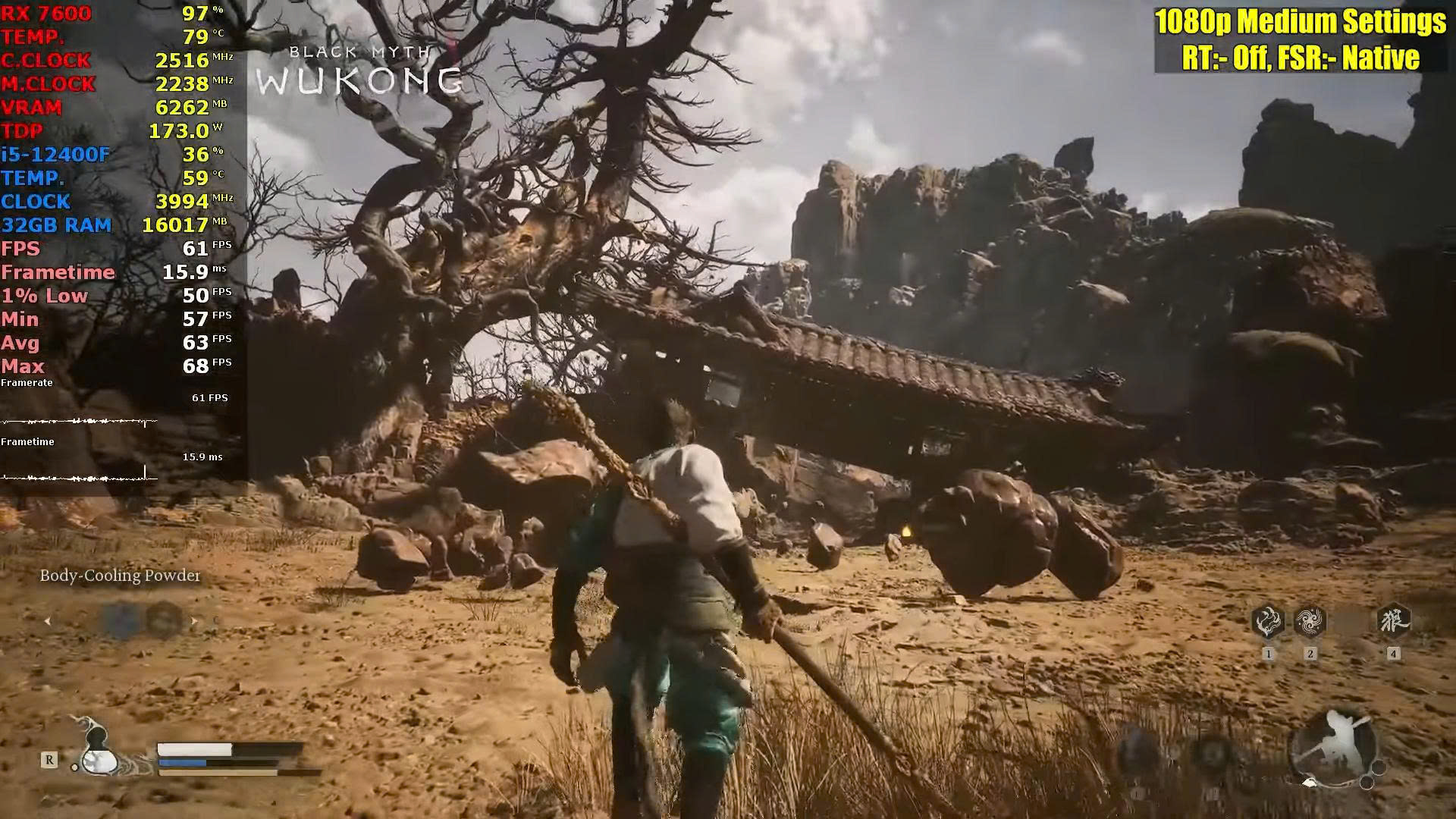This screenshot has width=1456, height=819.
Task: Trigger the Chinese character transformation spell
Action: (x=1393, y=621)
